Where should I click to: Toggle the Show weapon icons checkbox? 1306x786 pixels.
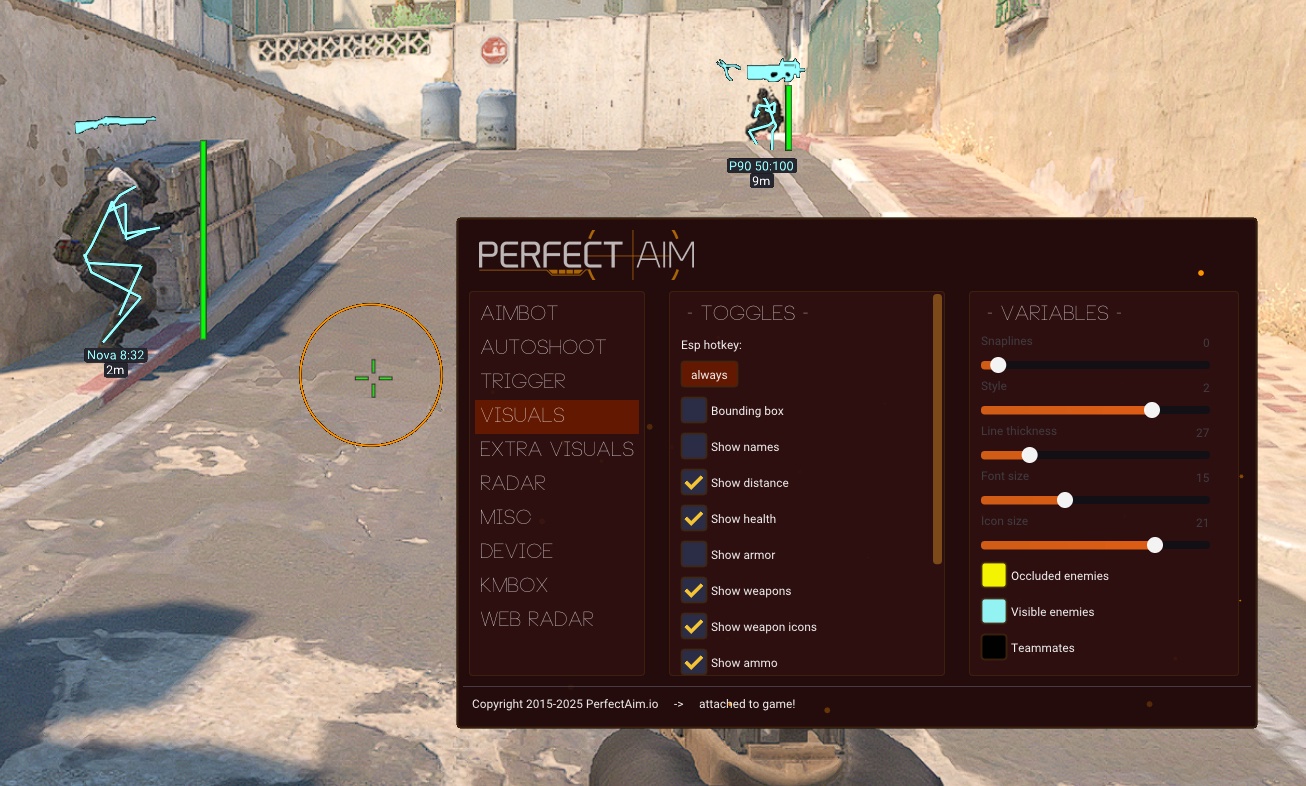pos(694,627)
